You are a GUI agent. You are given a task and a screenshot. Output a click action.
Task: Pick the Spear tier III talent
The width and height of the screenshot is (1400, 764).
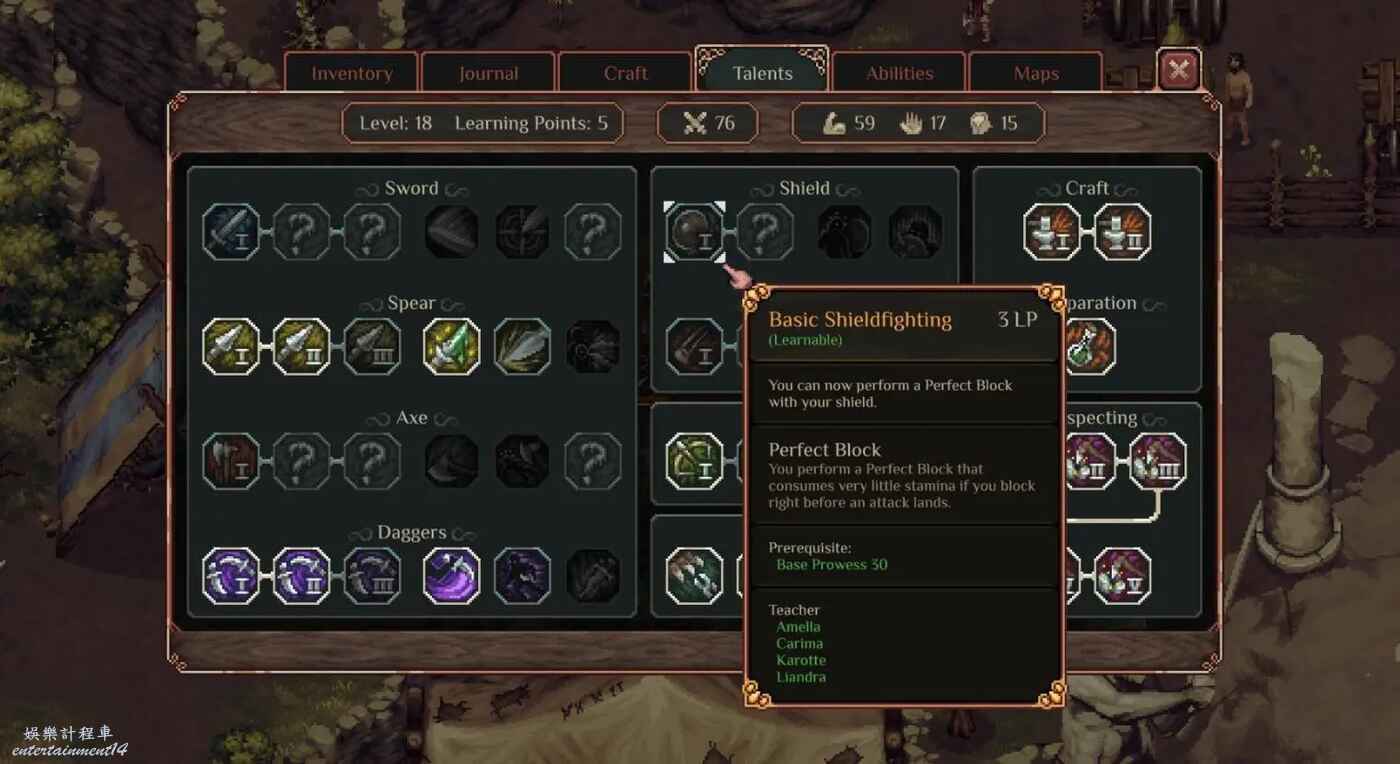pos(372,347)
